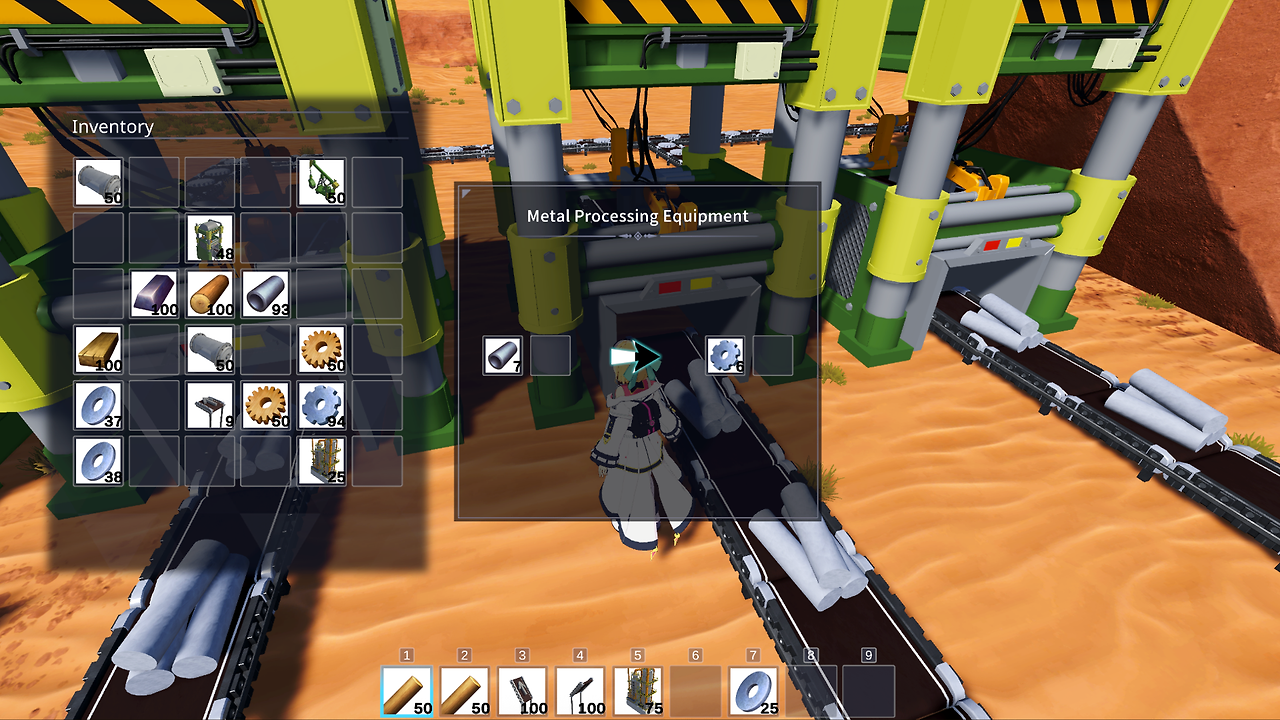
Task: Select the conveyor stand item with 9
Action: pos(208,405)
